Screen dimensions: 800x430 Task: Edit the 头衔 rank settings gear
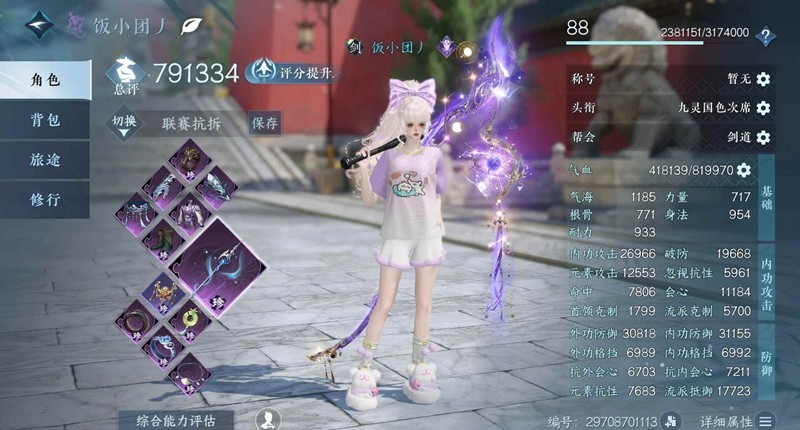(x=763, y=107)
